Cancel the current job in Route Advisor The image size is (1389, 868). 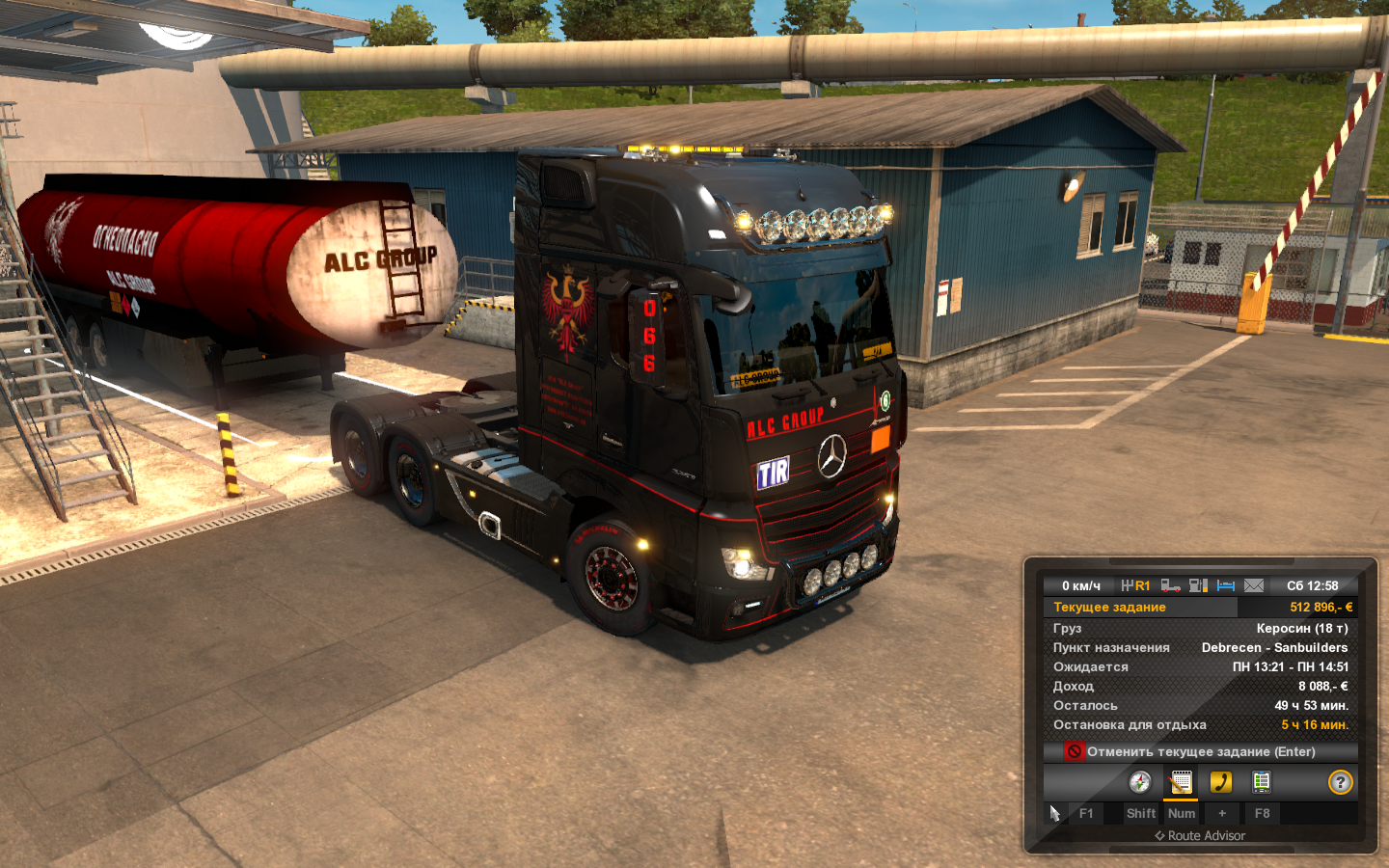click(x=1200, y=751)
